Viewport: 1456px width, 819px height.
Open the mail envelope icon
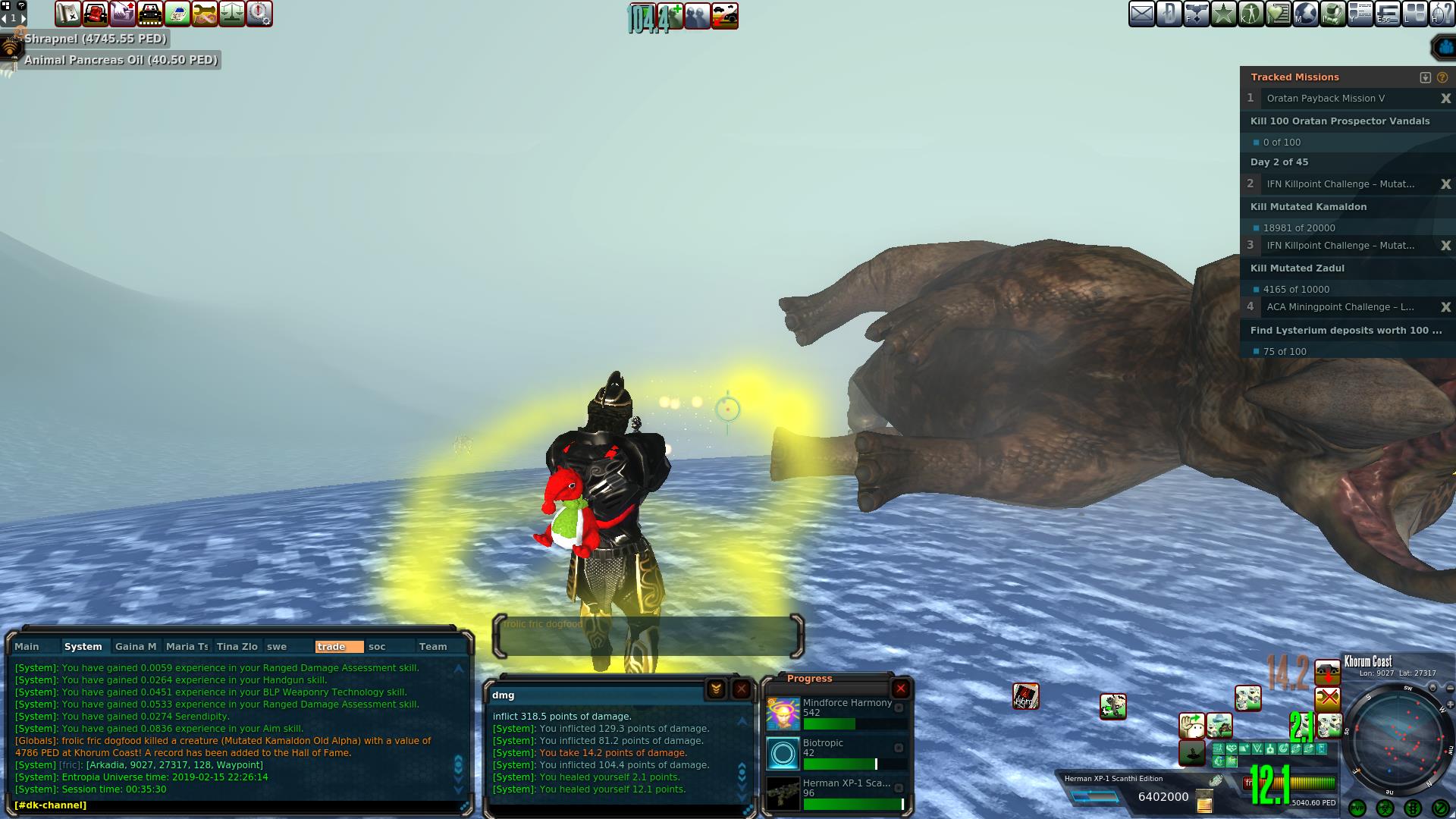tap(1141, 14)
